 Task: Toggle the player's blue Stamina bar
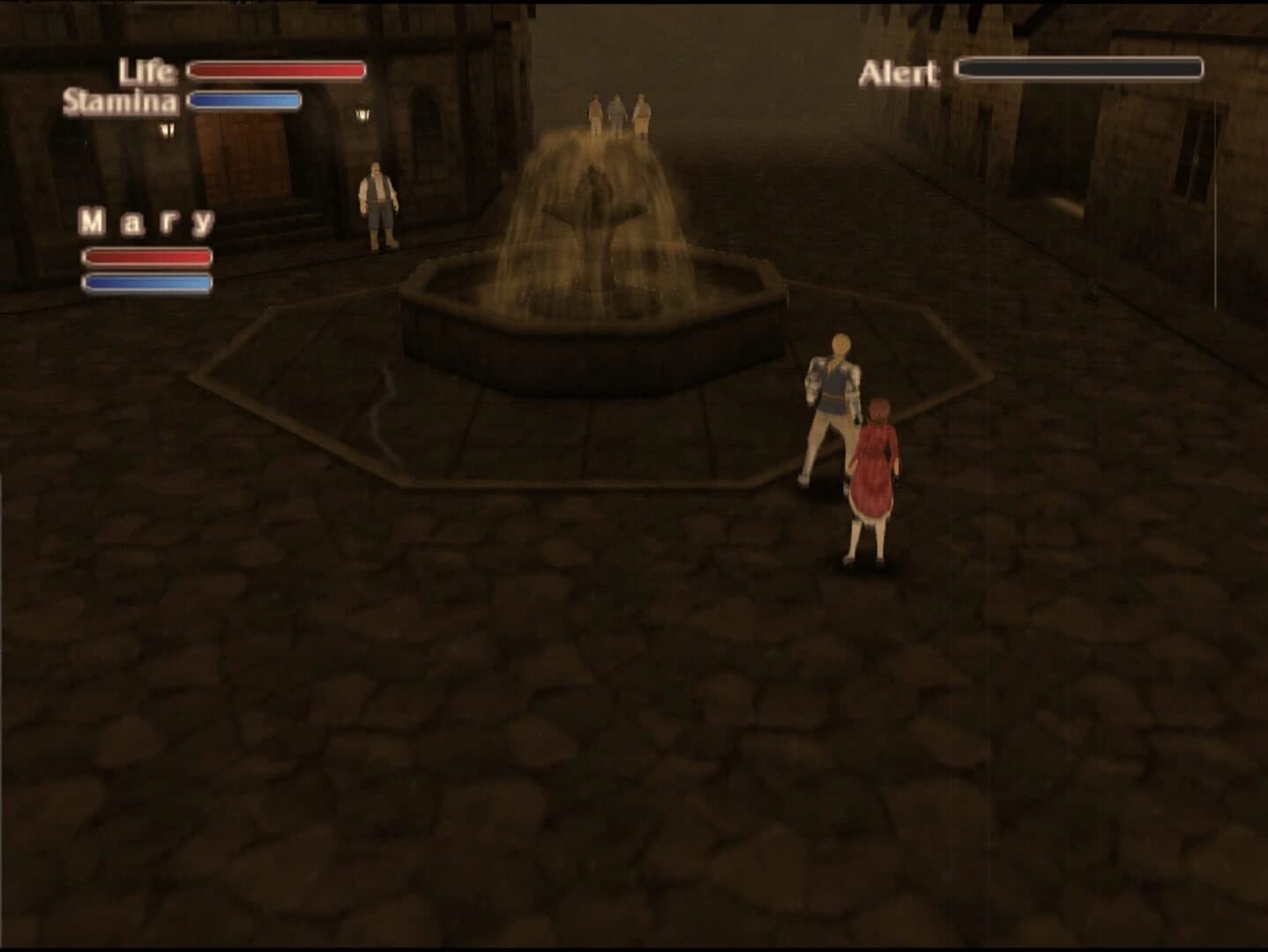[x=244, y=100]
